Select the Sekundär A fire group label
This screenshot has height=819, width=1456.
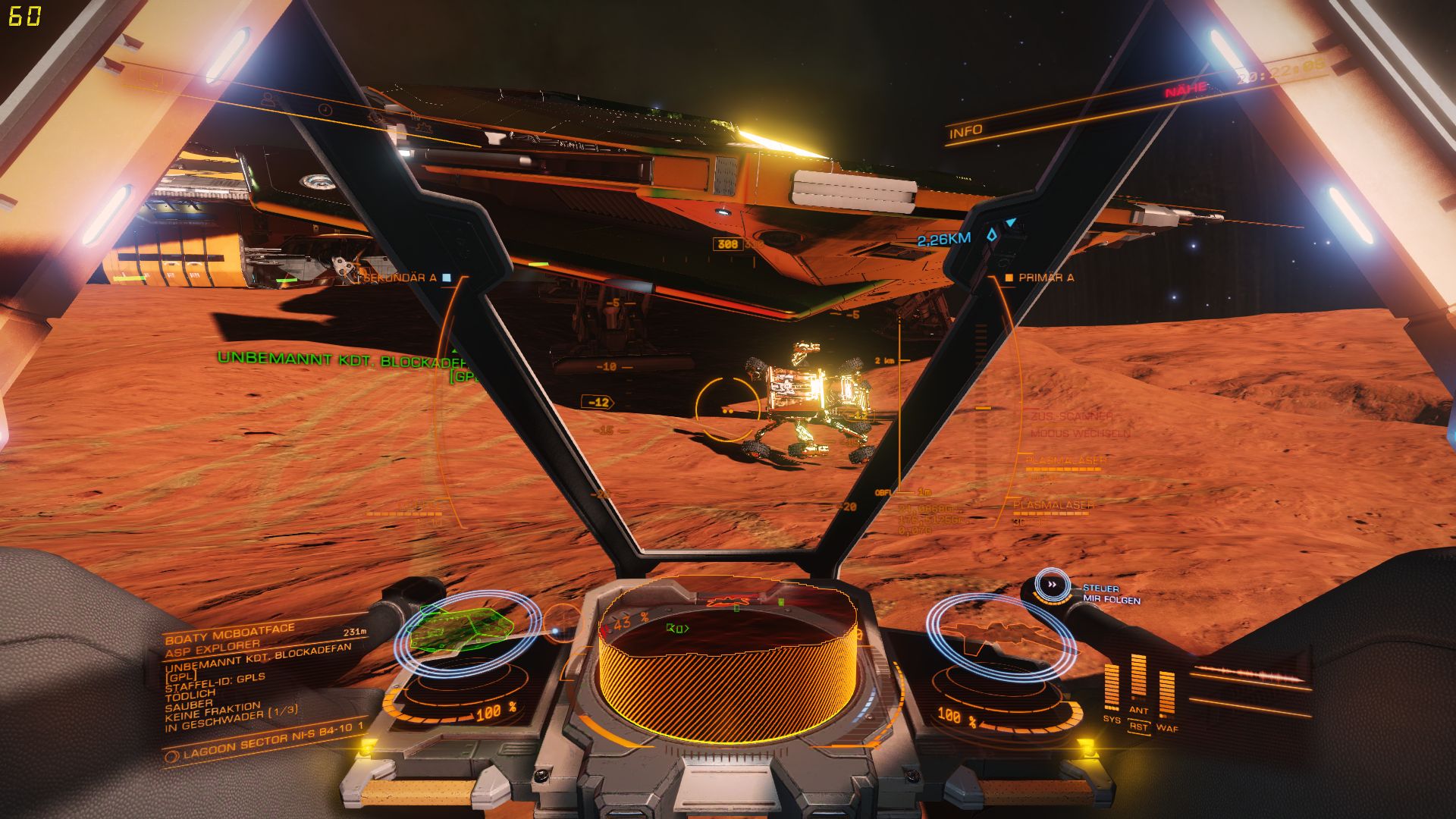[x=401, y=278]
